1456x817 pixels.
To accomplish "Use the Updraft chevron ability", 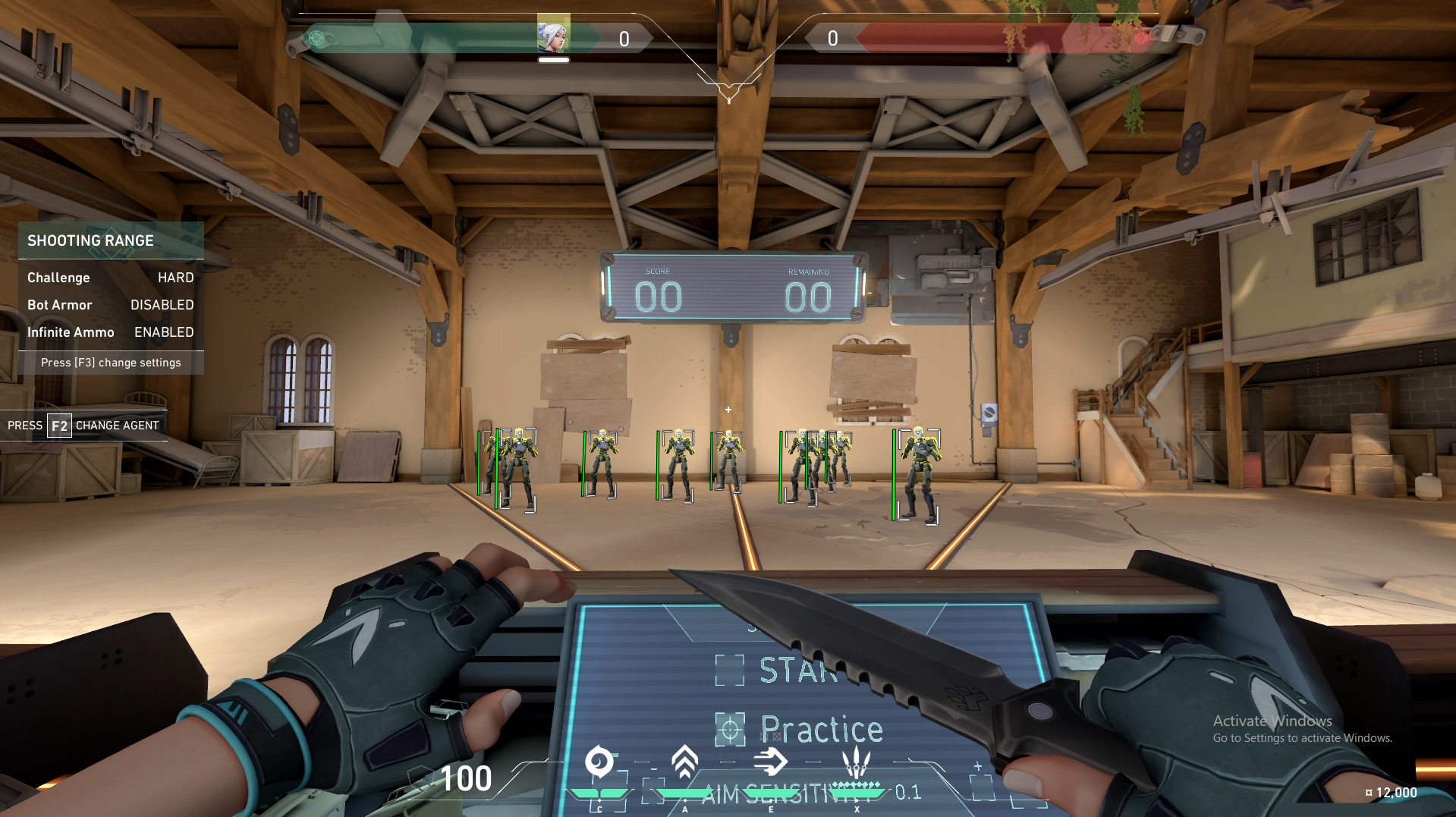I will 684,762.
